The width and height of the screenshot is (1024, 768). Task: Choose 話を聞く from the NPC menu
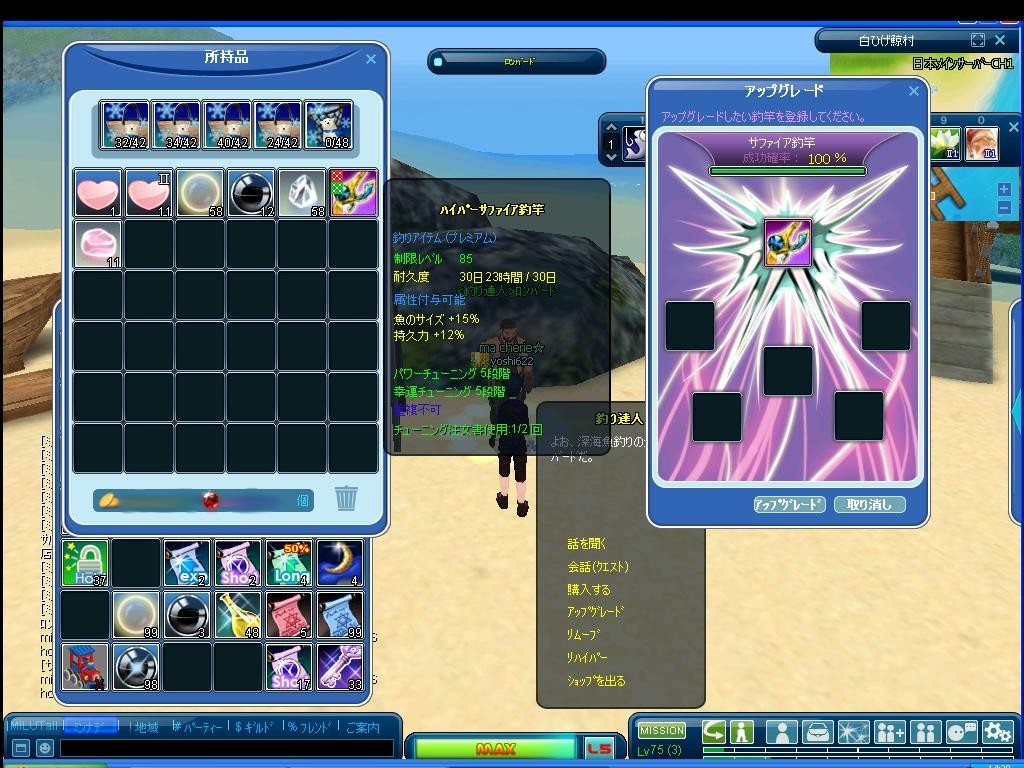pos(587,544)
